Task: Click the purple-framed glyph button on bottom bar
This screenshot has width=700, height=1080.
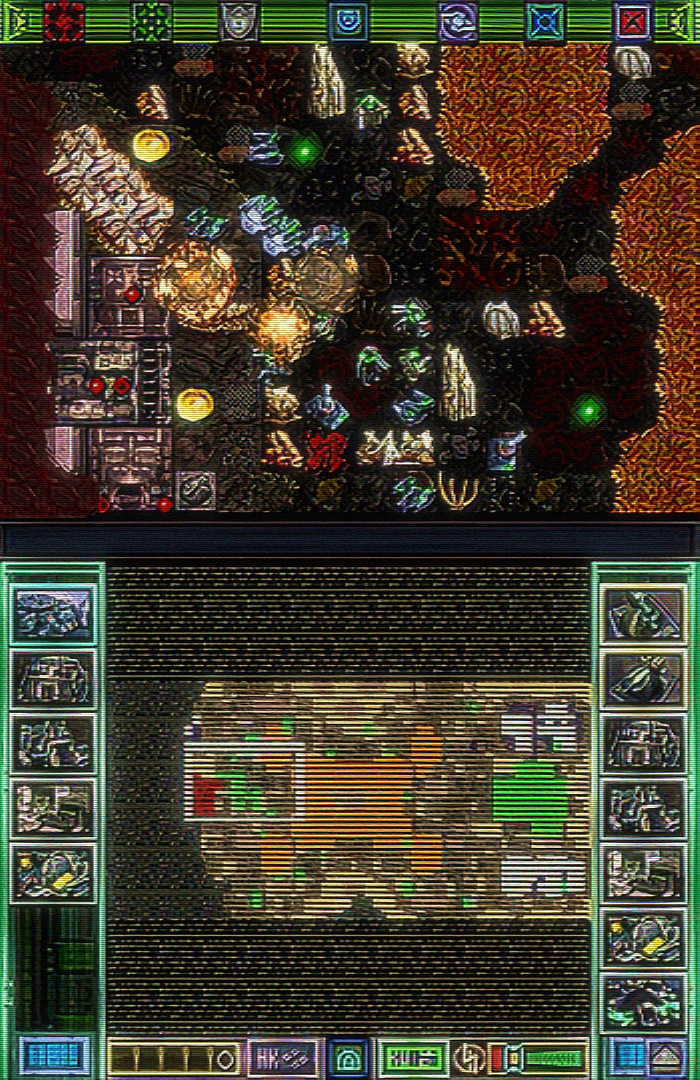Action: coord(282,1057)
